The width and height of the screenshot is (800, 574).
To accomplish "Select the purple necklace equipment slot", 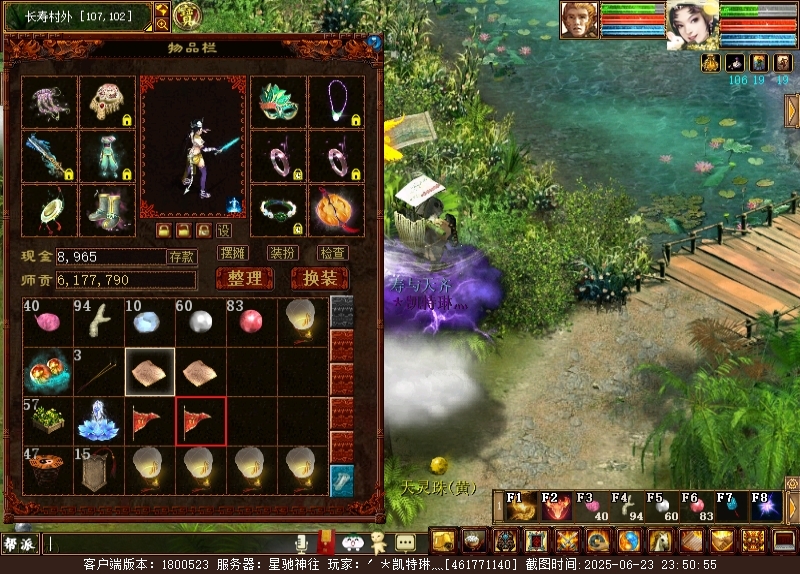I will tap(337, 101).
